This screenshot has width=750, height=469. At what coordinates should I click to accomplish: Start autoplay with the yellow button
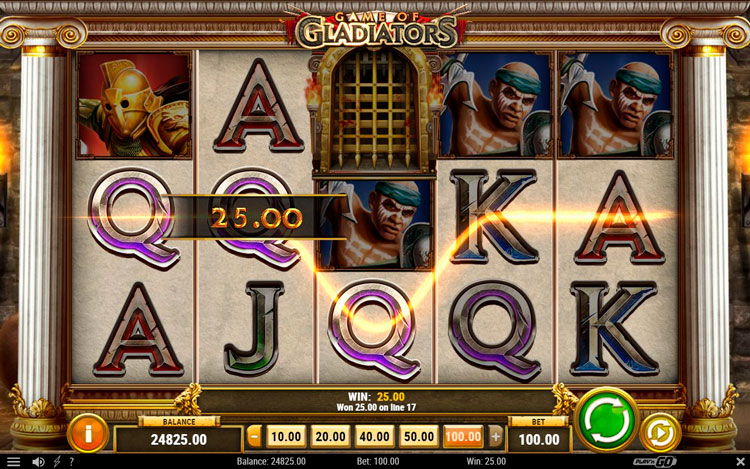coord(661,433)
